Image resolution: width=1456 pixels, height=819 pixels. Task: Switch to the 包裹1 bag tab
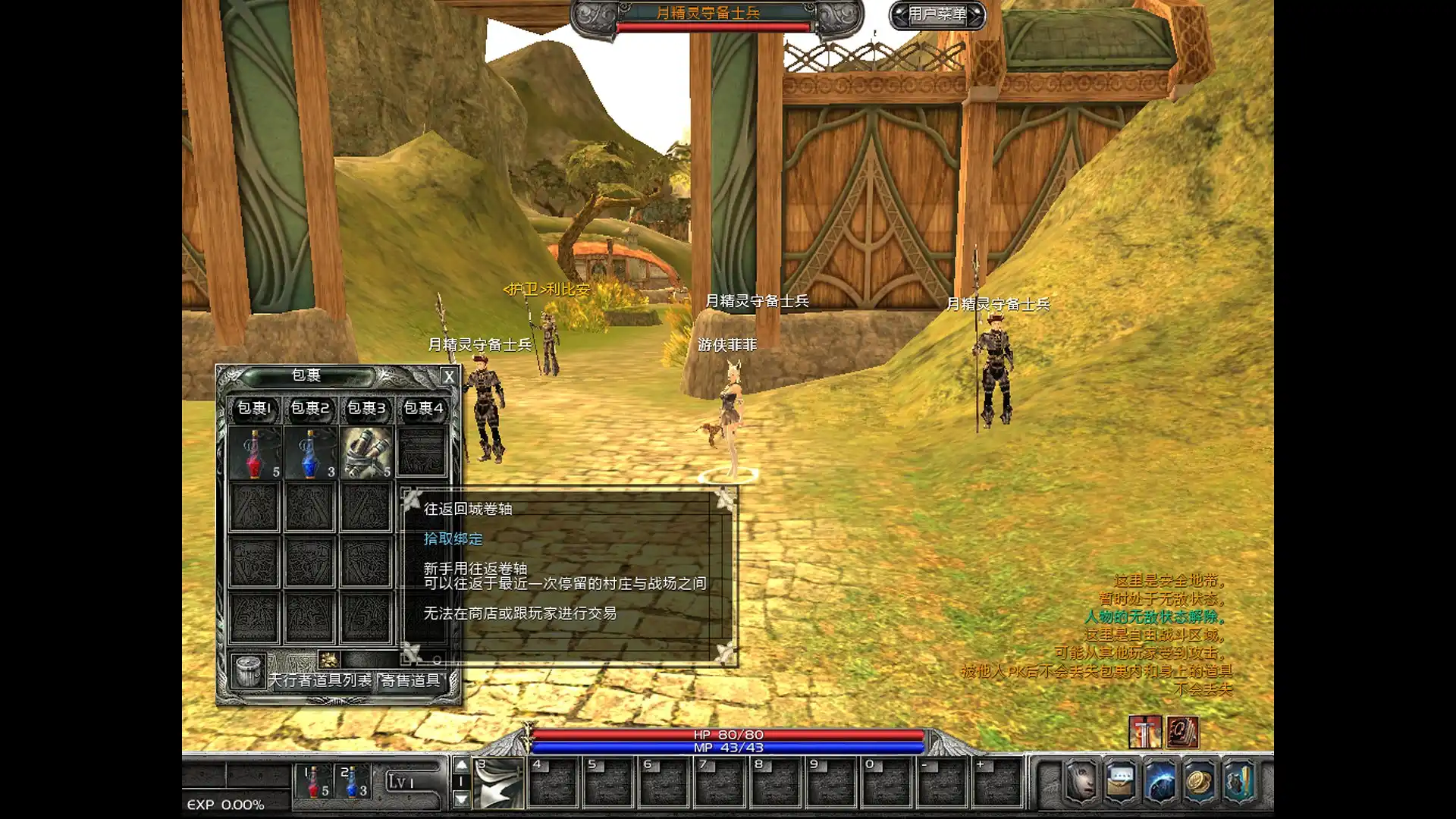(x=254, y=409)
